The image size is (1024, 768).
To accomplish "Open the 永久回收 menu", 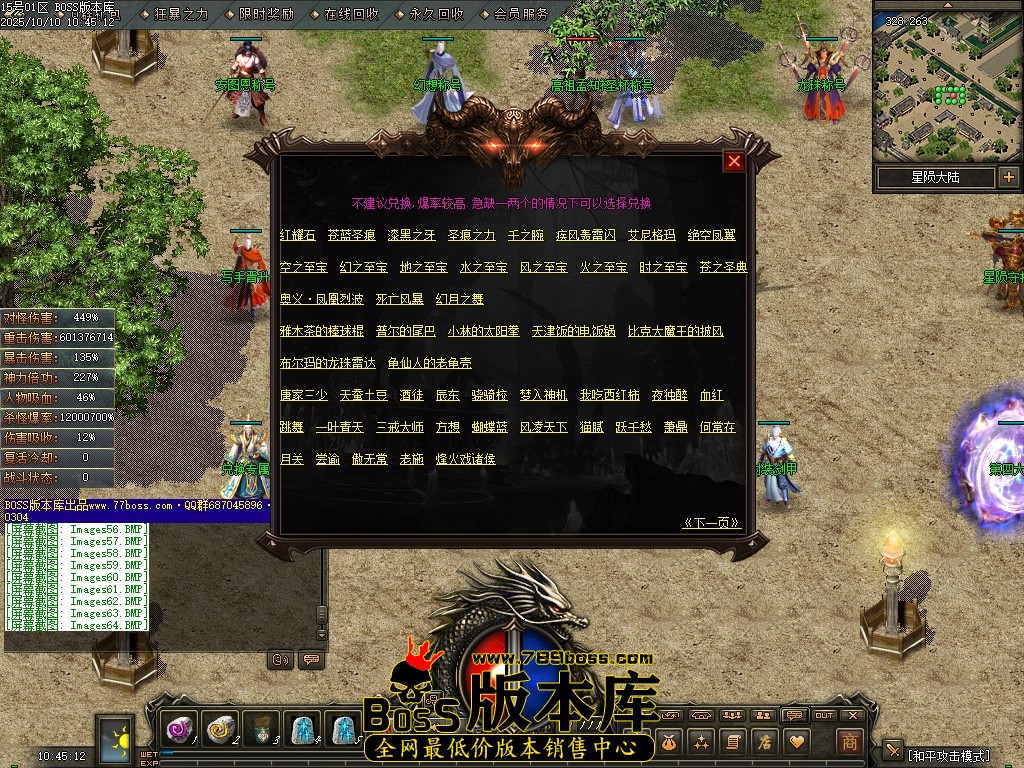I will [x=436, y=14].
